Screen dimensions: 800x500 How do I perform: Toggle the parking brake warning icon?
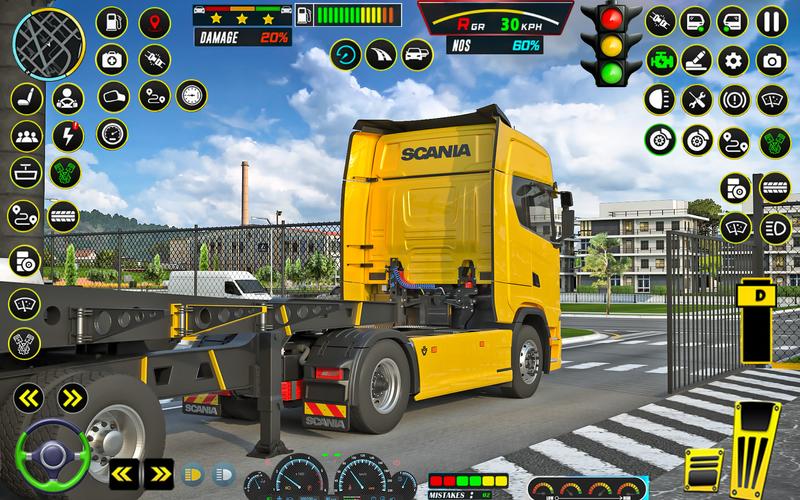(x=733, y=99)
